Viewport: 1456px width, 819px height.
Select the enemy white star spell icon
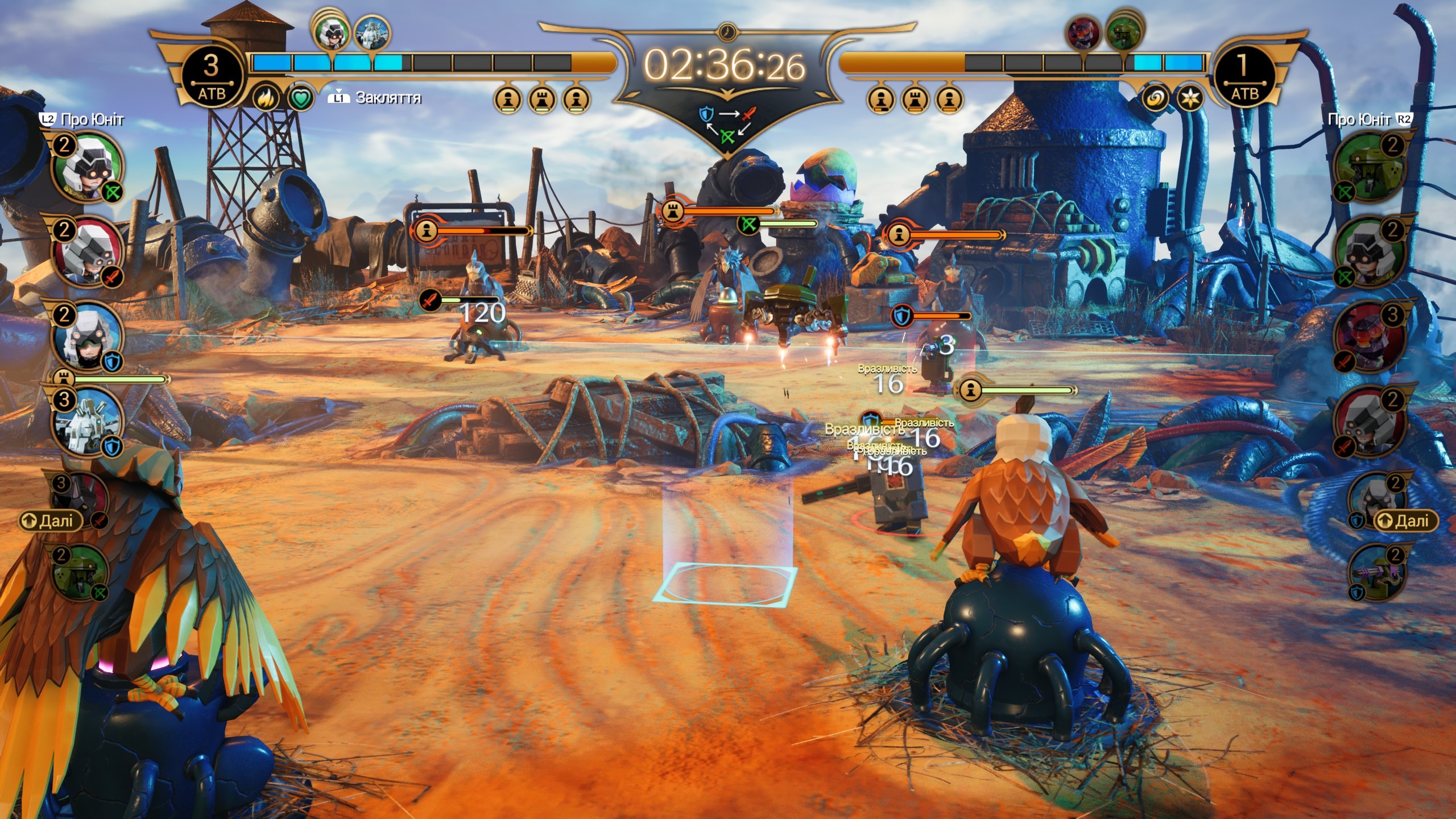coord(1189,100)
